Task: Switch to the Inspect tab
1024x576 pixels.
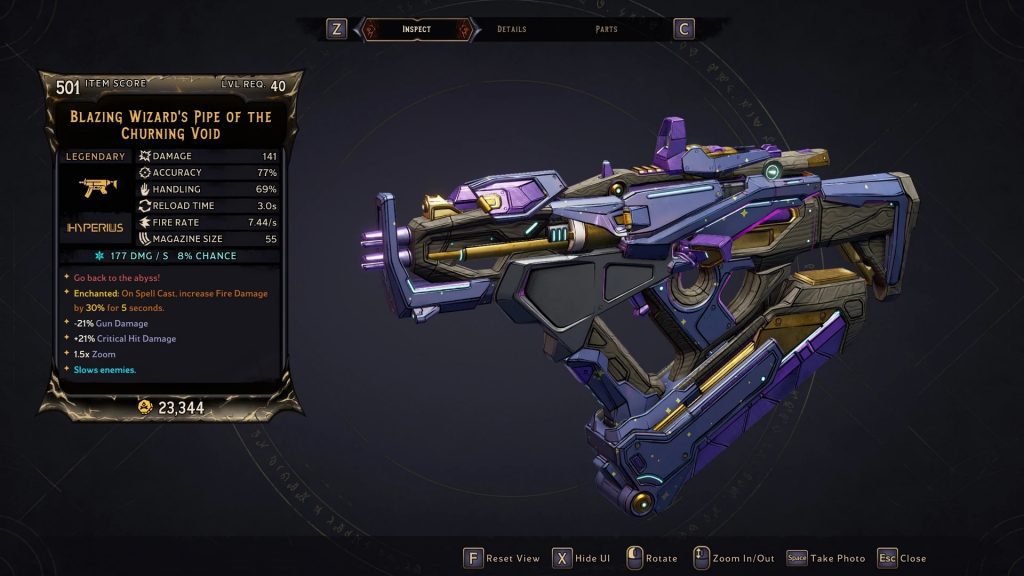Action: click(416, 29)
